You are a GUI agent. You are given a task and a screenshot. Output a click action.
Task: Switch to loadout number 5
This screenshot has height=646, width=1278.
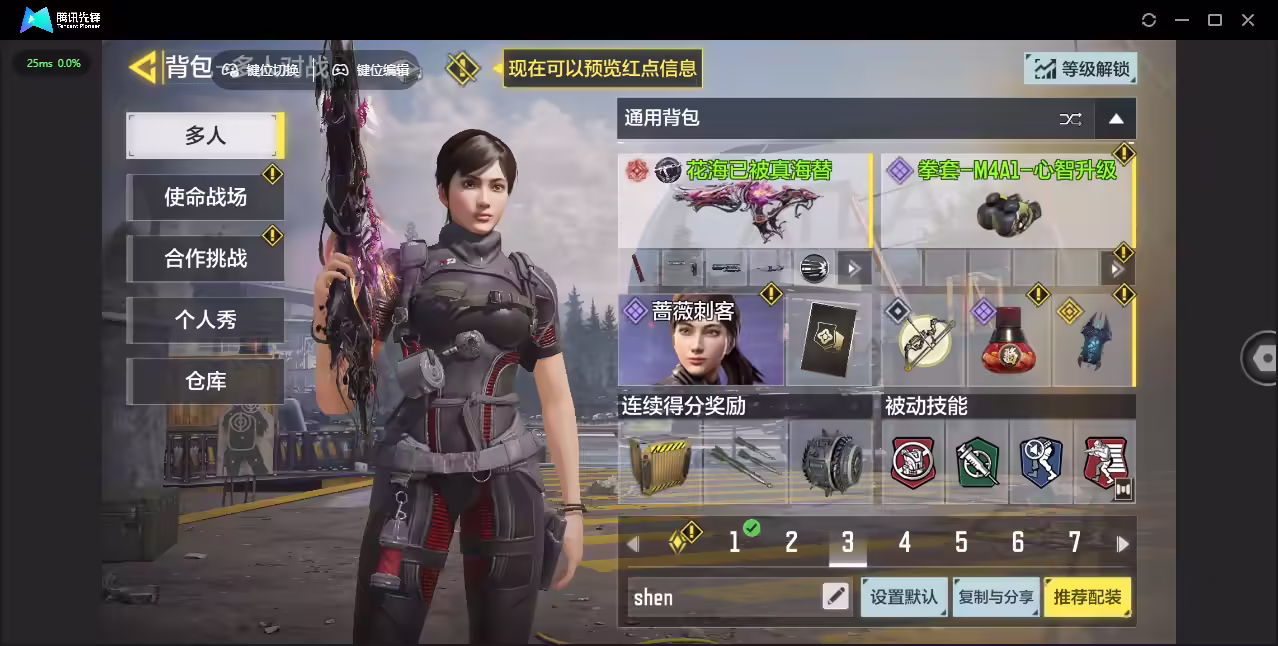click(961, 543)
